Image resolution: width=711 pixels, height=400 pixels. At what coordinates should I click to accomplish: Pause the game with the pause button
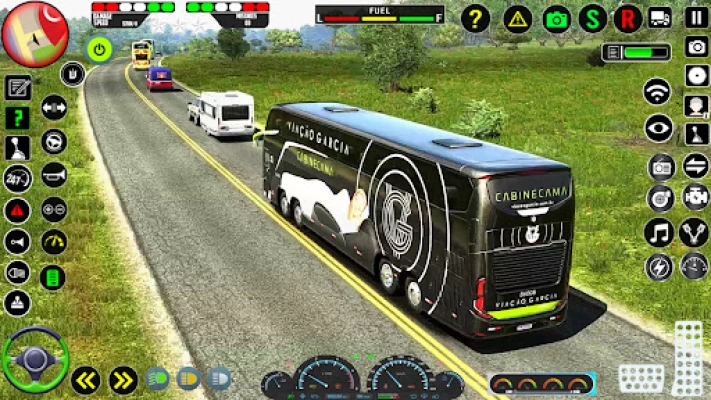click(696, 17)
